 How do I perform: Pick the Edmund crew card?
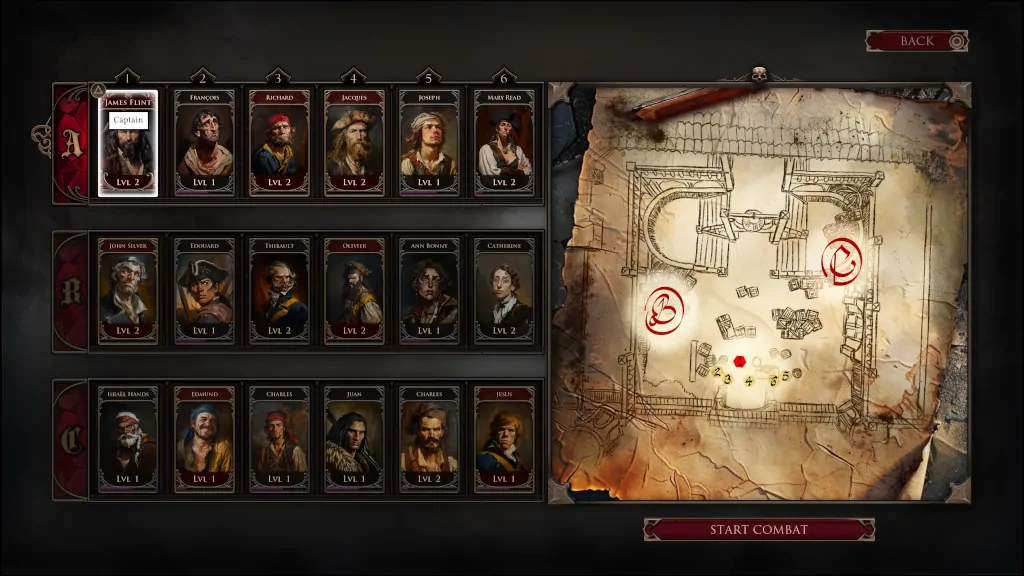(x=204, y=439)
